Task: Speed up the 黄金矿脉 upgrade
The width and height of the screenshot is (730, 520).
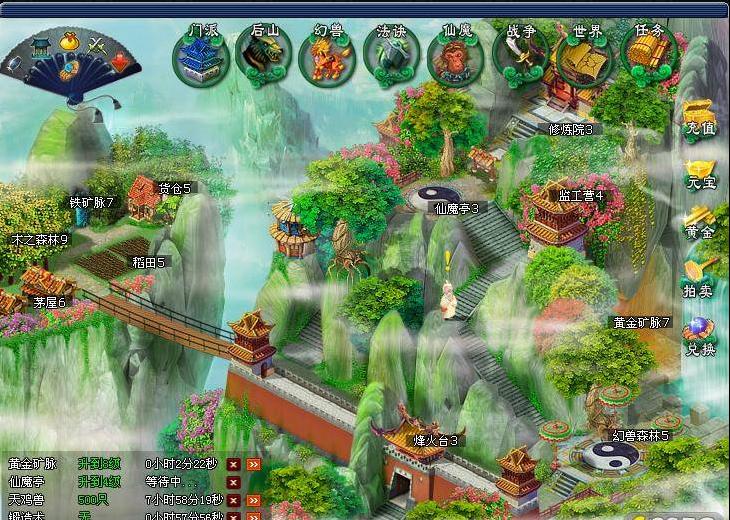Action: click(254, 464)
